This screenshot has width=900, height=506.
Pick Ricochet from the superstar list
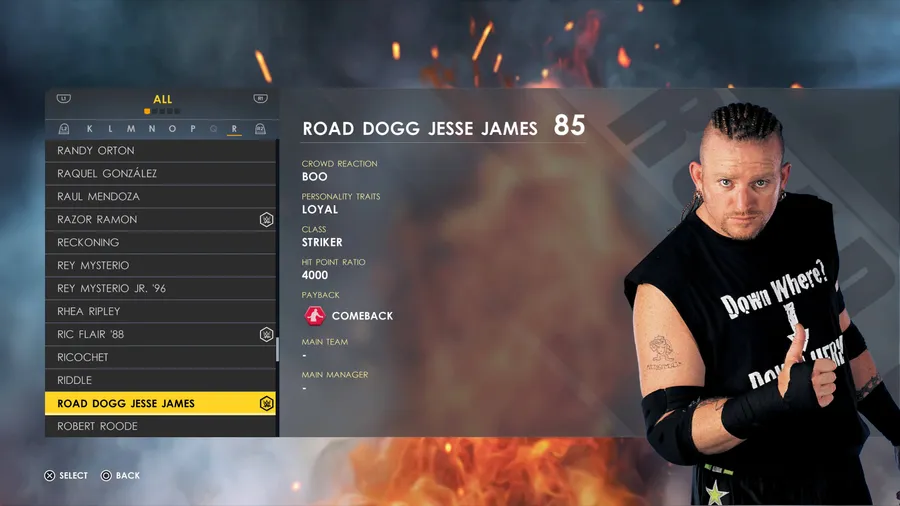160,357
